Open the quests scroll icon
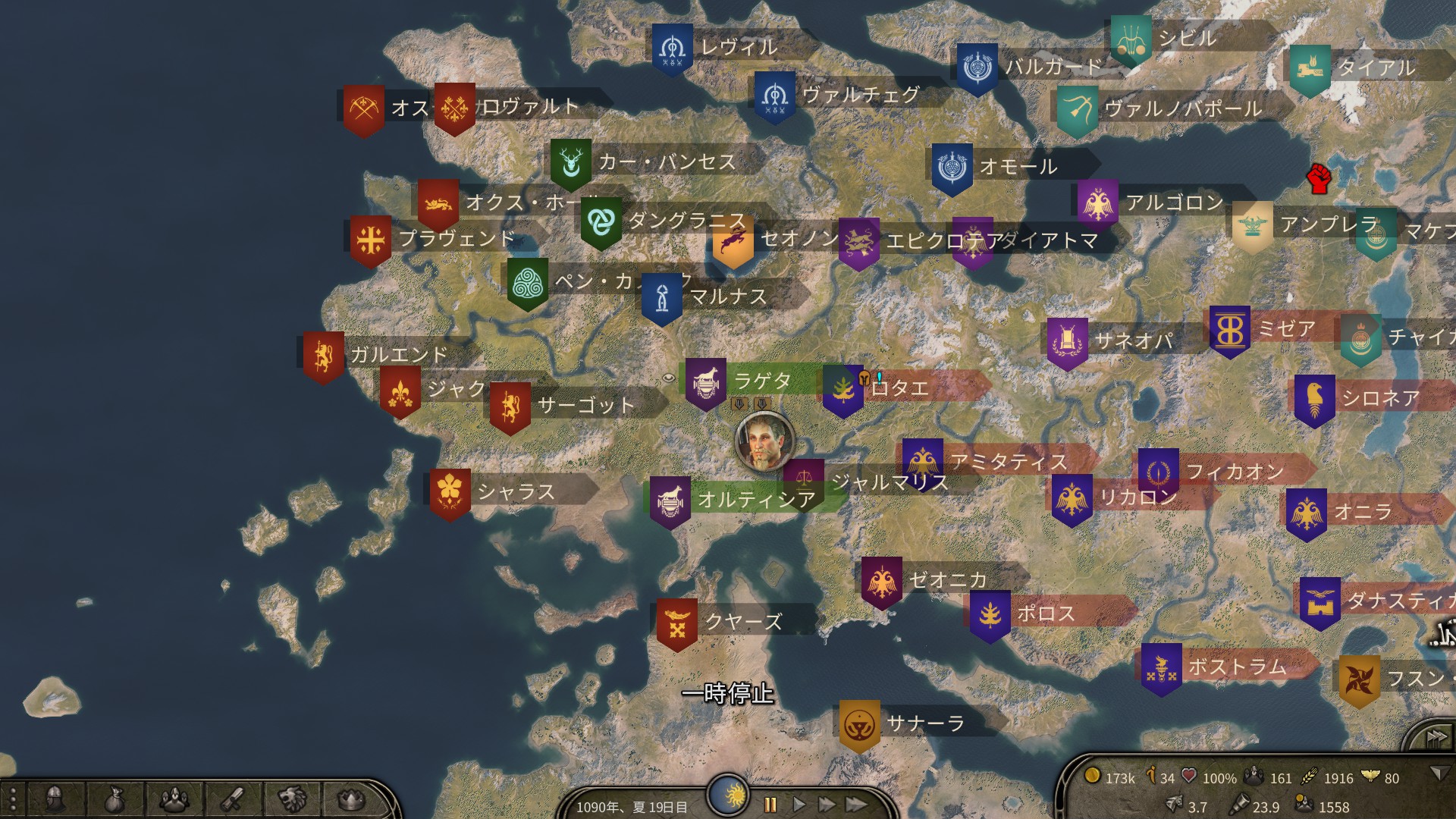This screenshot has width=1456, height=819. point(232,799)
